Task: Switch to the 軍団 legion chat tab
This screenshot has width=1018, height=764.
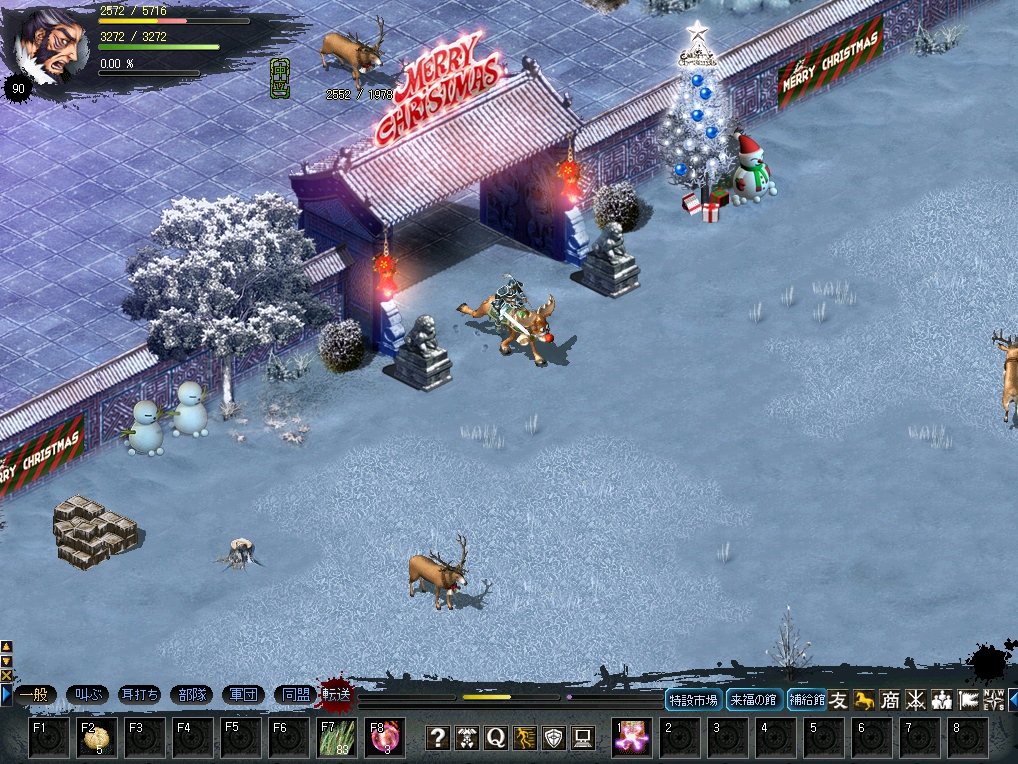Action: [x=243, y=694]
